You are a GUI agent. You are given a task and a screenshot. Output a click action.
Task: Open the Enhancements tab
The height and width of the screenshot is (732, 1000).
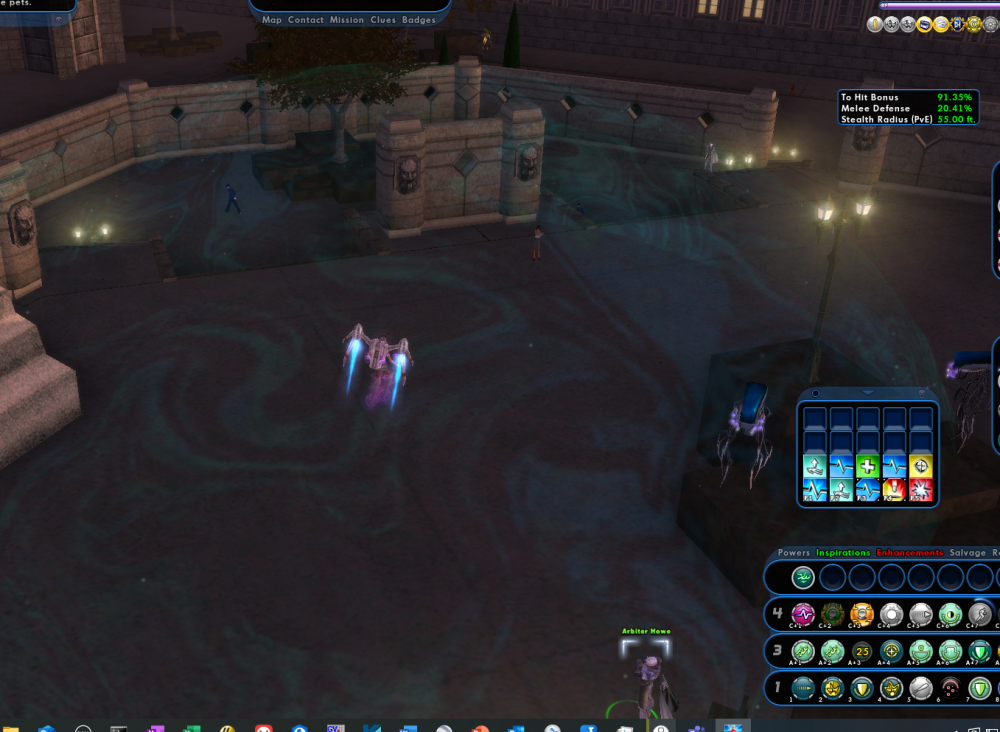click(909, 553)
